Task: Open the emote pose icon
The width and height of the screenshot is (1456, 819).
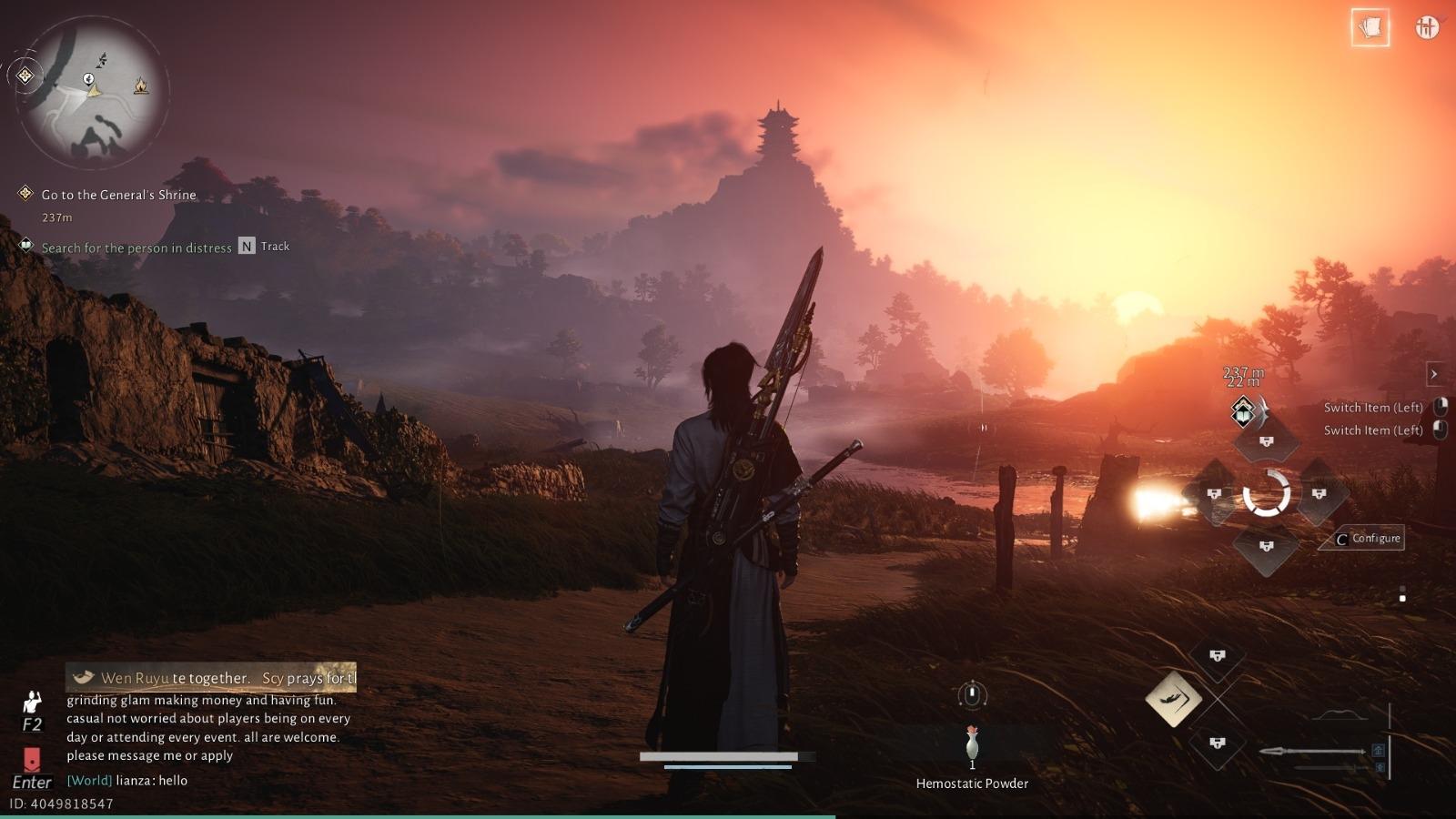Action: 32,703
